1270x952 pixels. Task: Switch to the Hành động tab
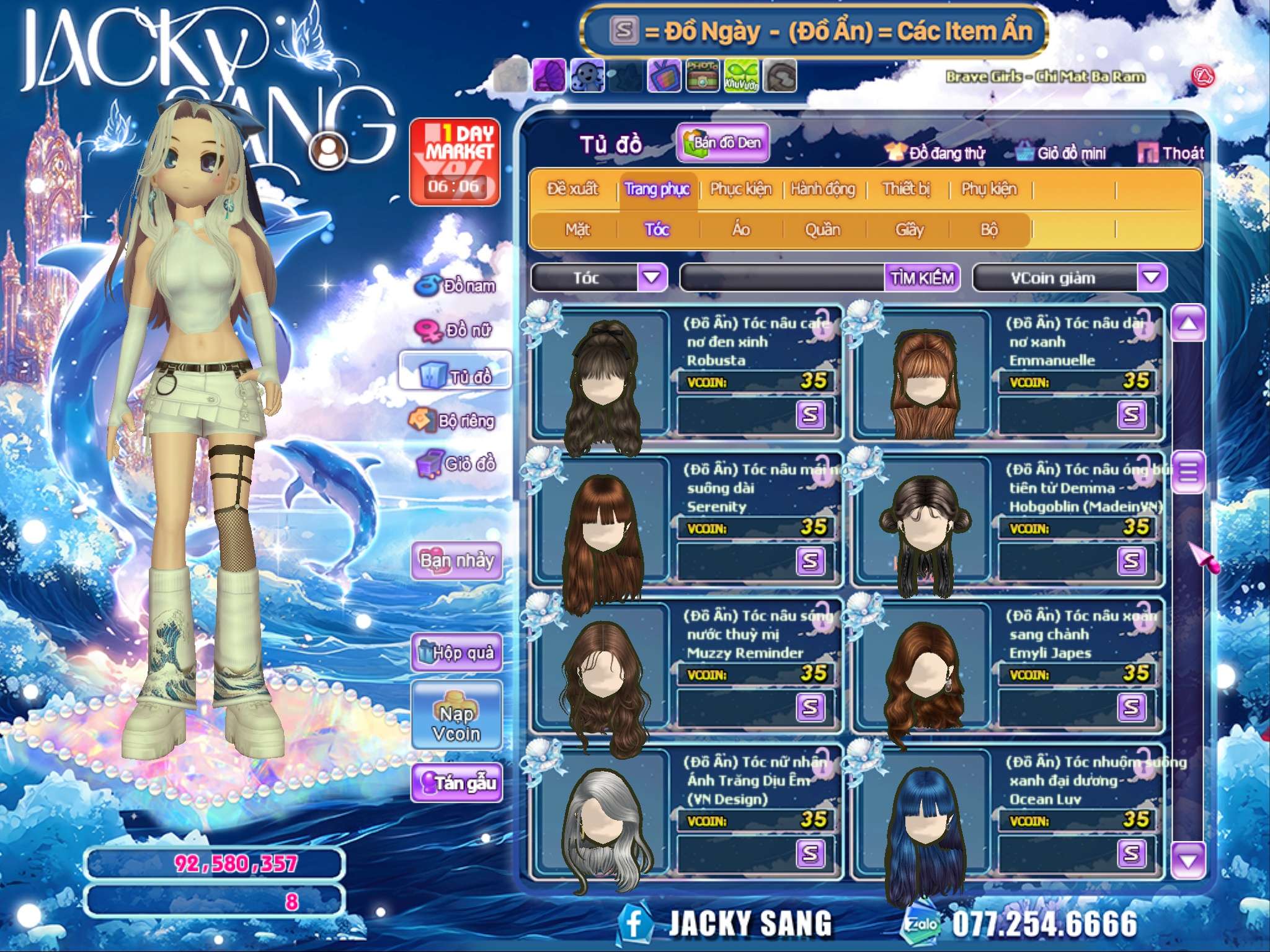pyautogui.click(x=823, y=189)
